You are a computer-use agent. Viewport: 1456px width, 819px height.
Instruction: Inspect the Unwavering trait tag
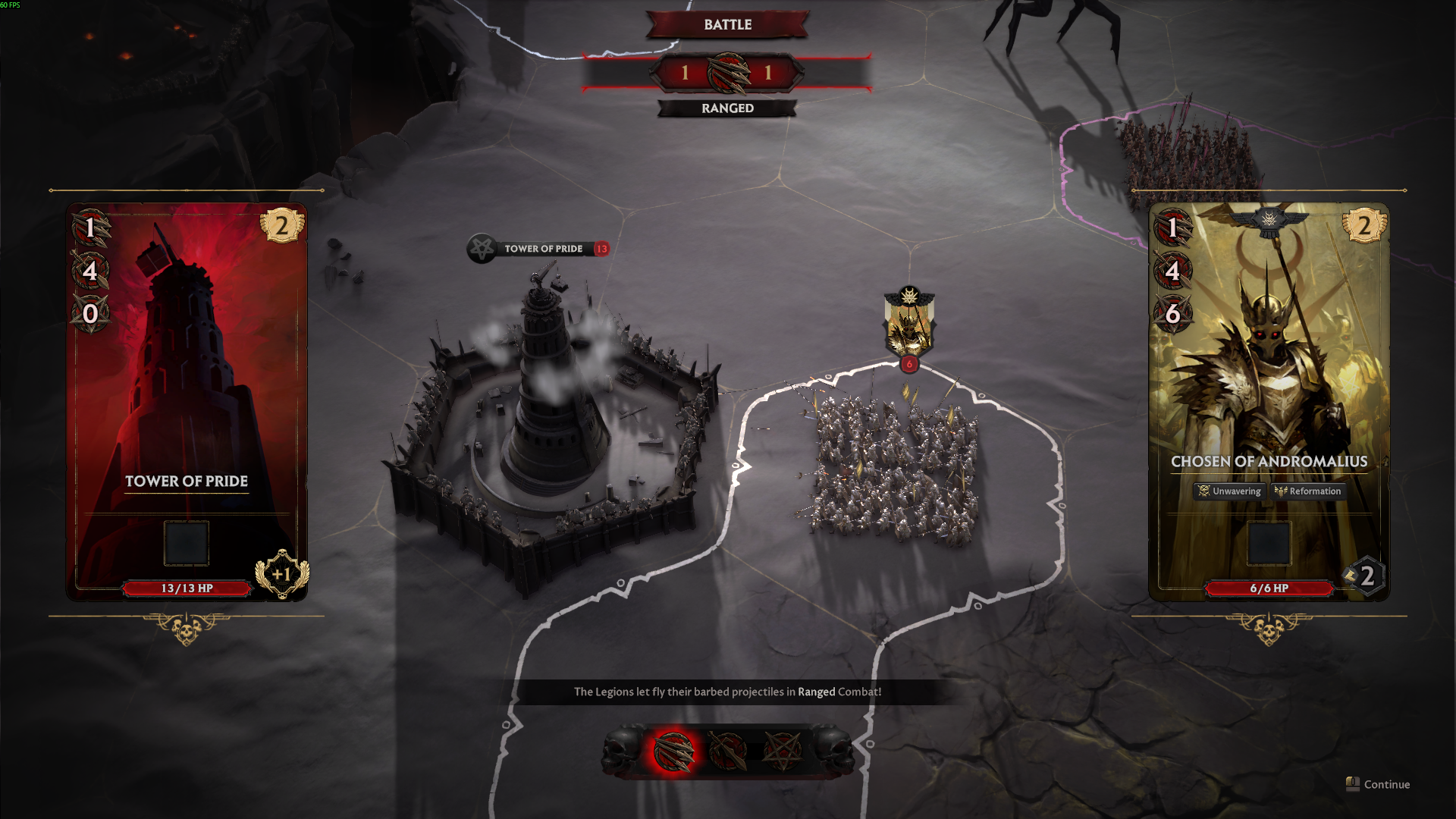tap(1229, 491)
